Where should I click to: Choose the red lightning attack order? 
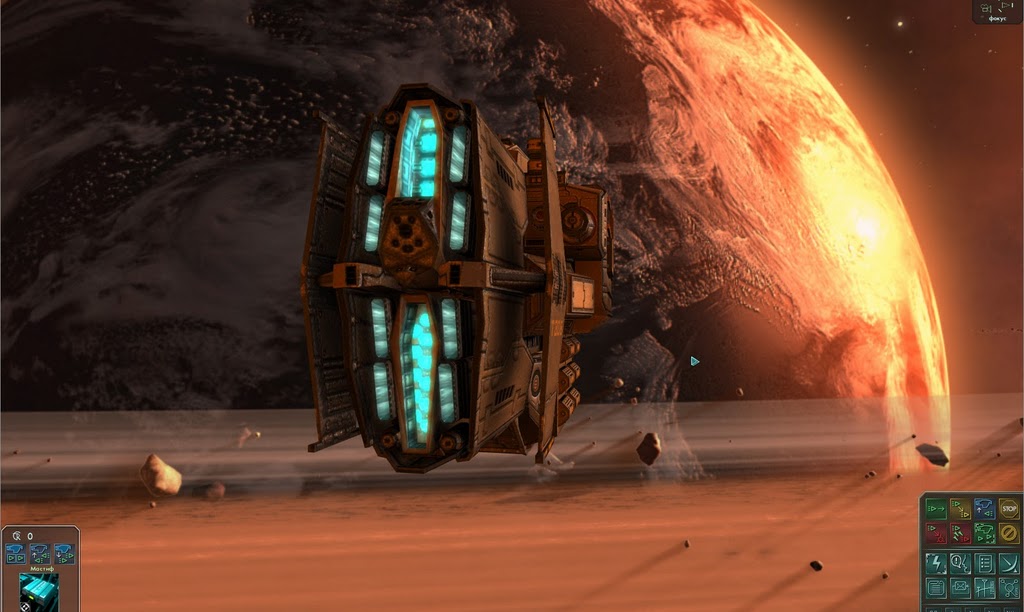coord(960,533)
